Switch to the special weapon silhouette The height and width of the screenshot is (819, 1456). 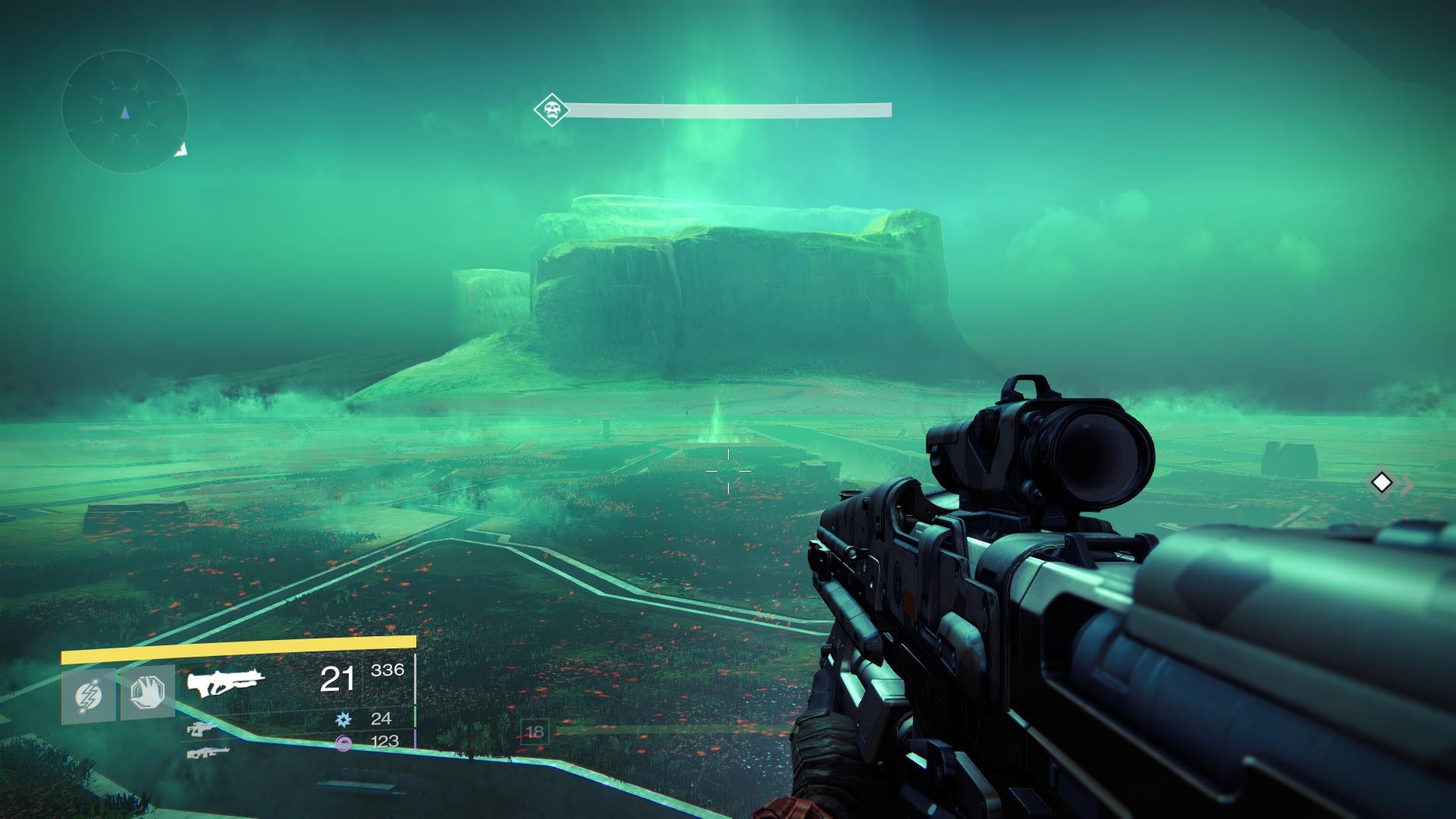pos(202,730)
